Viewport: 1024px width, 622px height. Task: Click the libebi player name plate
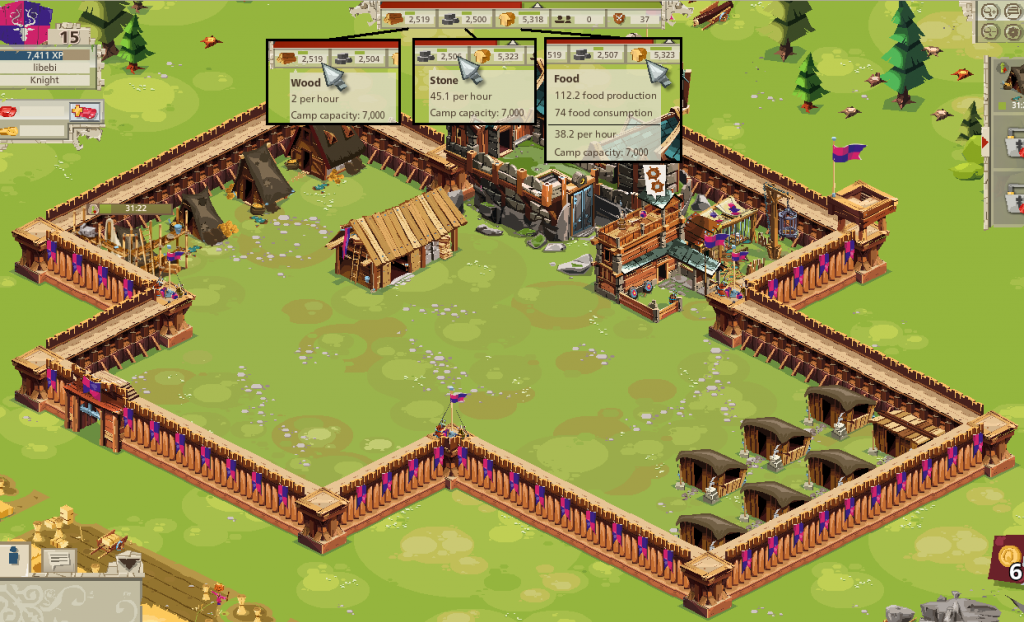tap(44, 67)
